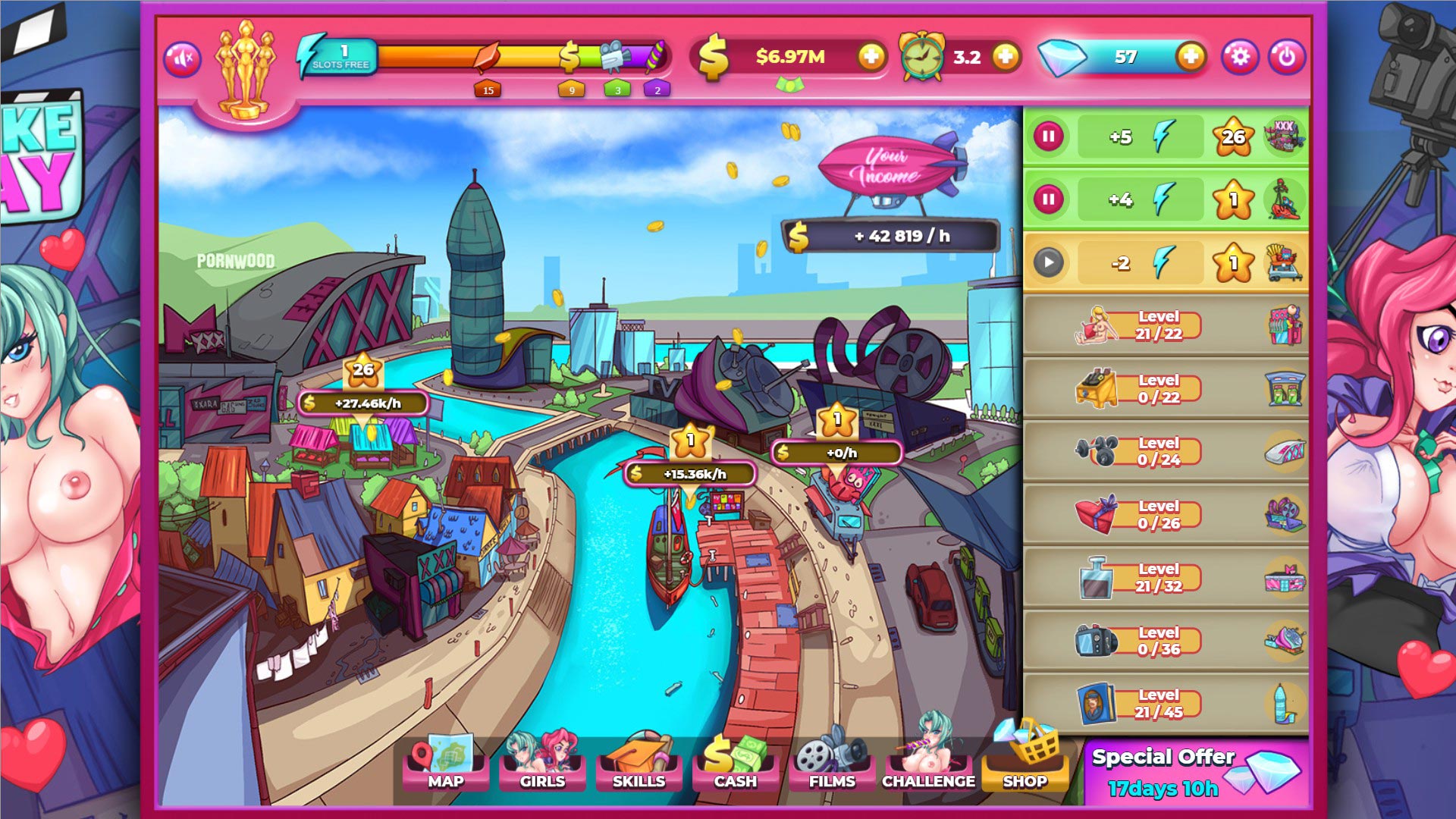Buy more diamonds with the plus button

pos(1191,57)
